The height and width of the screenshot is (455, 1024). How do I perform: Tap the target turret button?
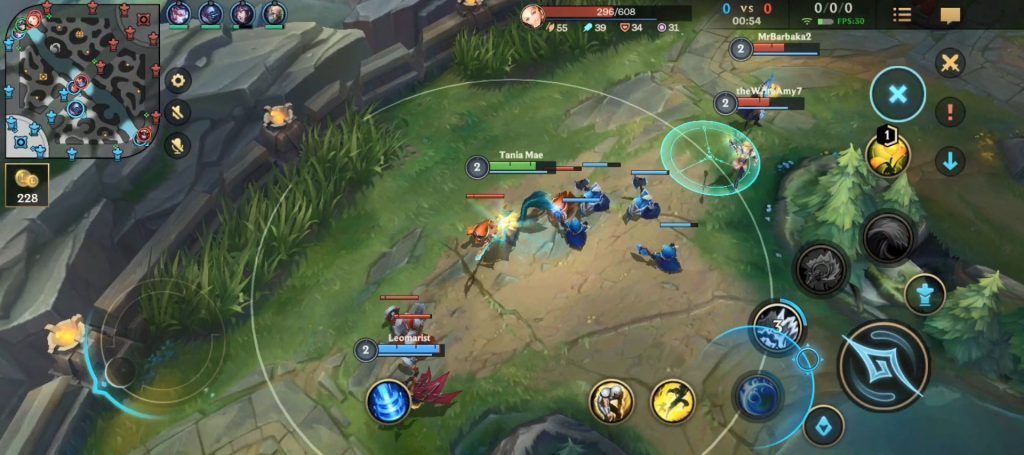click(x=924, y=294)
